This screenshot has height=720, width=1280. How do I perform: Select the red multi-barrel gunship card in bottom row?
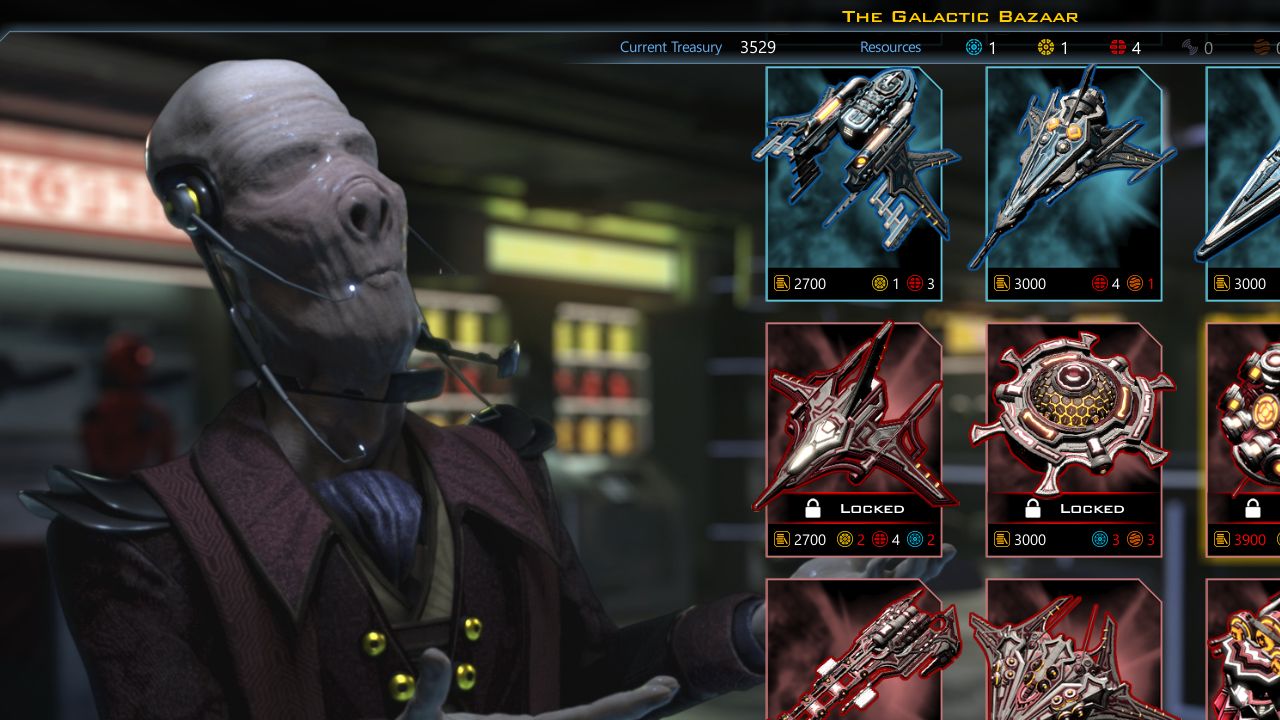[854, 650]
